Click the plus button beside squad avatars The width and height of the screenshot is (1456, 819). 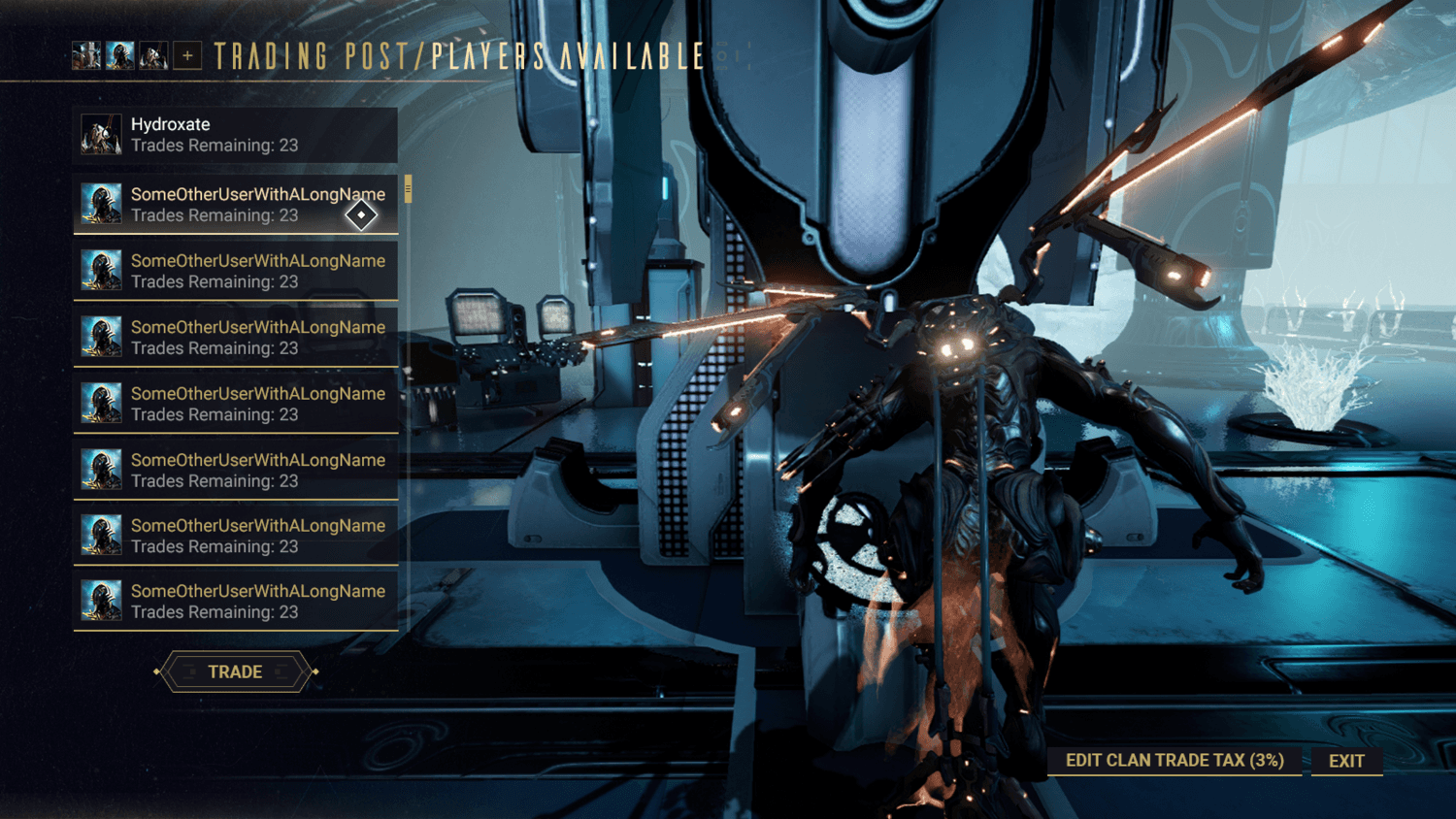(187, 56)
